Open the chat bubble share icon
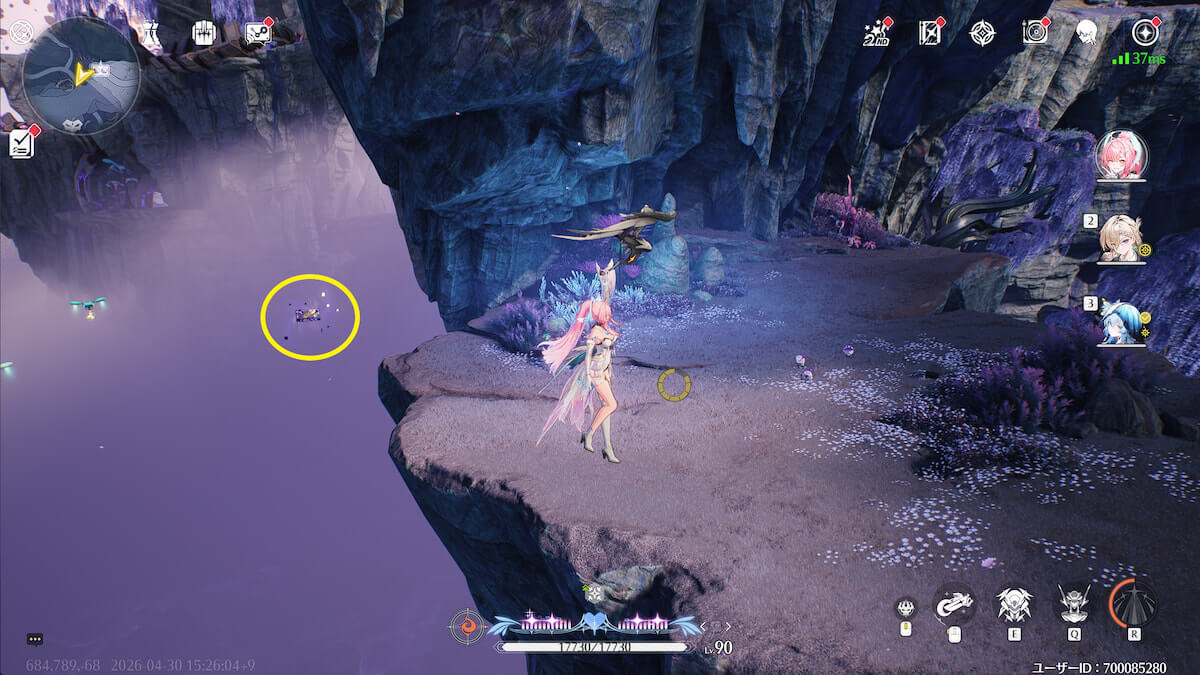The height and width of the screenshot is (675, 1200). [258, 33]
